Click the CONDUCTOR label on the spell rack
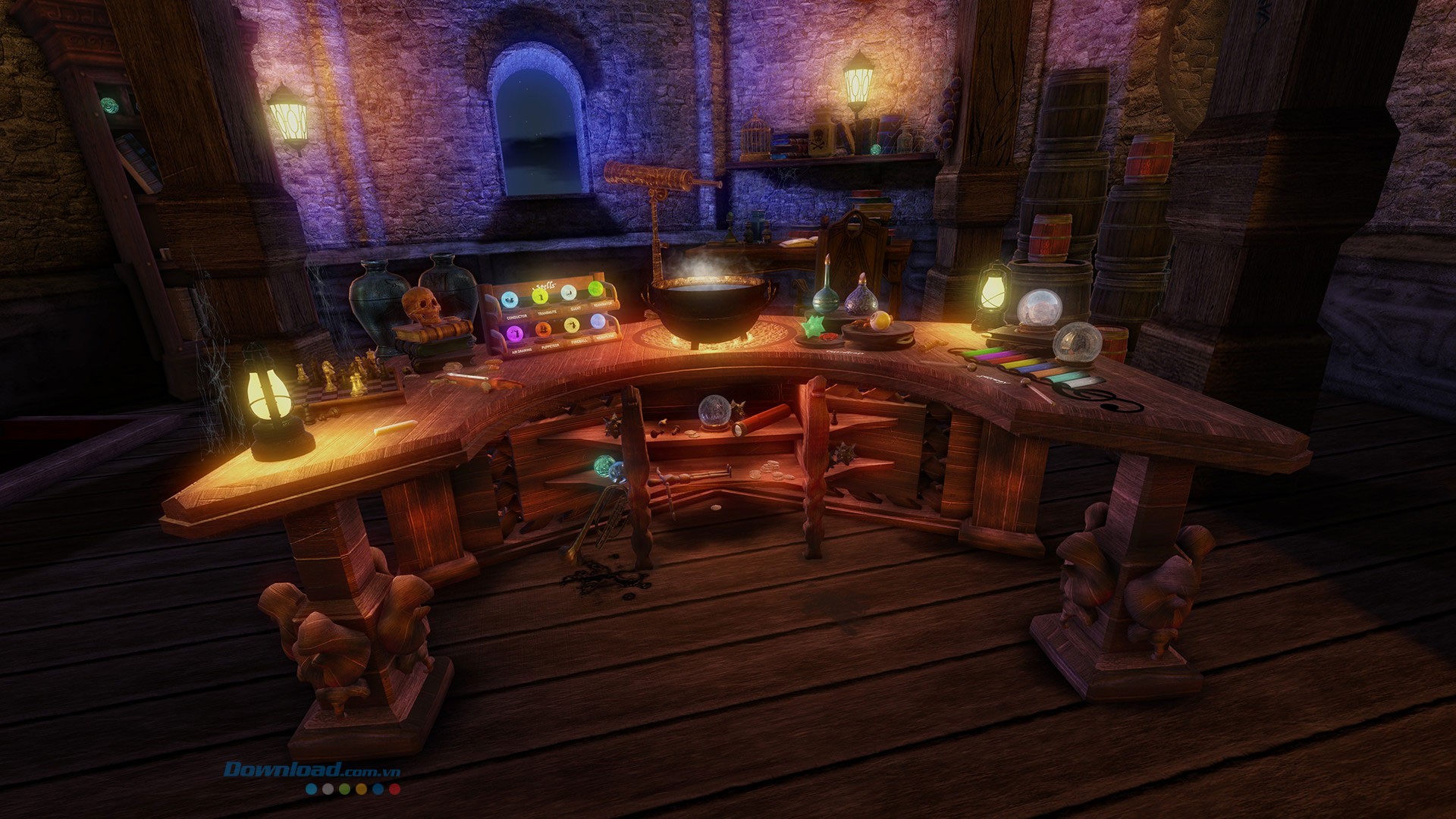The width and height of the screenshot is (1456, 819). (517, 316)
